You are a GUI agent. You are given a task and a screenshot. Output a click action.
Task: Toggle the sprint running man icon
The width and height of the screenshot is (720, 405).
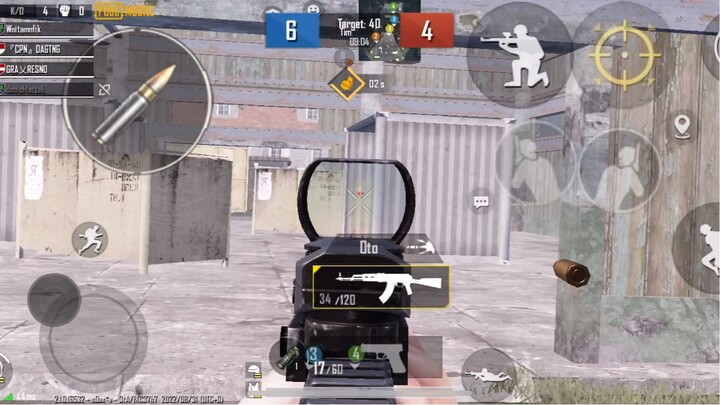pyautogui.click(x=89, y=239)
